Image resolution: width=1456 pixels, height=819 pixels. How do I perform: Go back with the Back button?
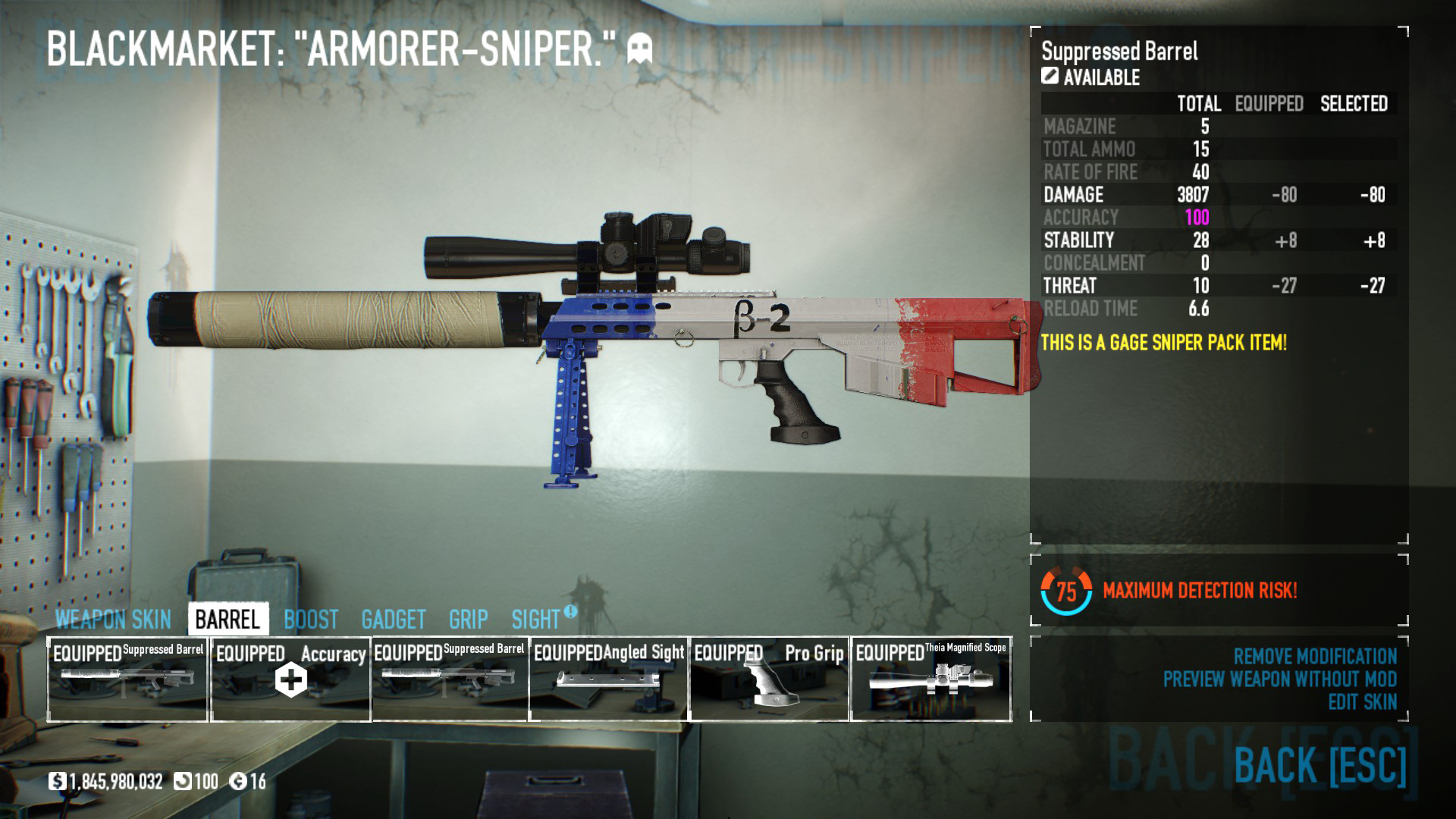(x=1319, y=764)
